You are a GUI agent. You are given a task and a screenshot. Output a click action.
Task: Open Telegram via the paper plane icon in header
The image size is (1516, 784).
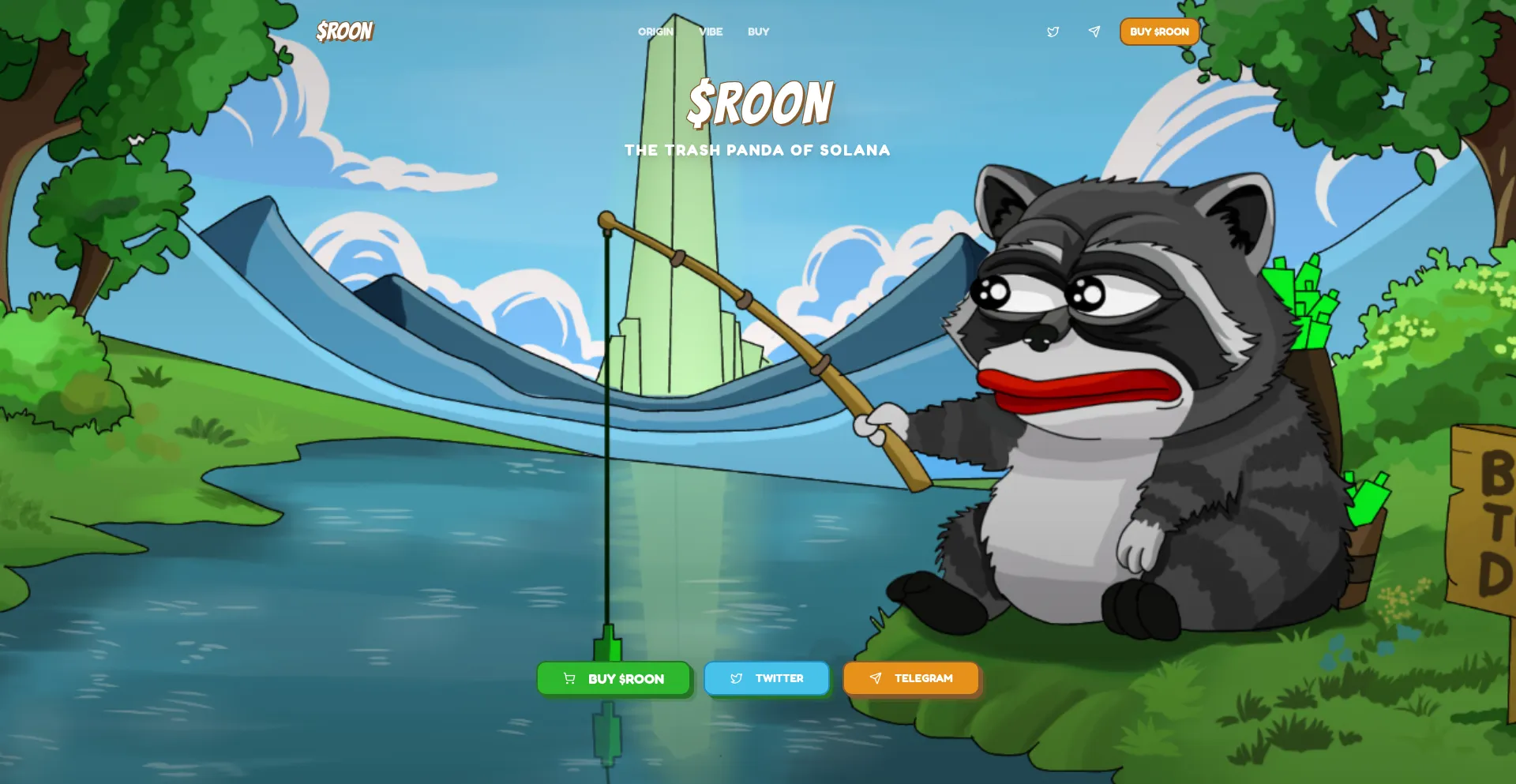point(1094,32)
